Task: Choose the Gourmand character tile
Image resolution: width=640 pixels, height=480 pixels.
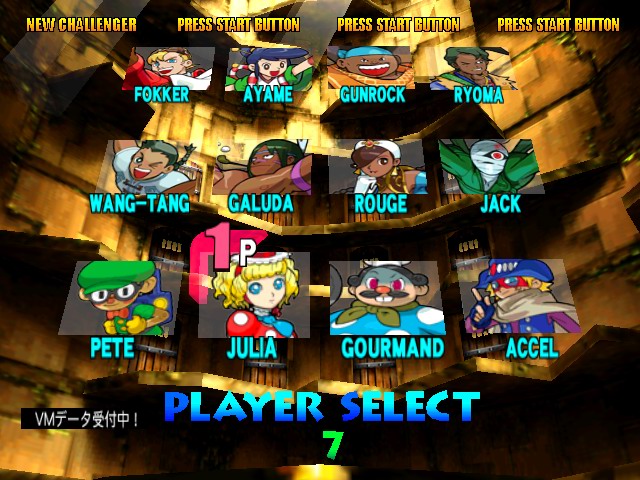Action: pyautogui.click(x=388, y=298)
